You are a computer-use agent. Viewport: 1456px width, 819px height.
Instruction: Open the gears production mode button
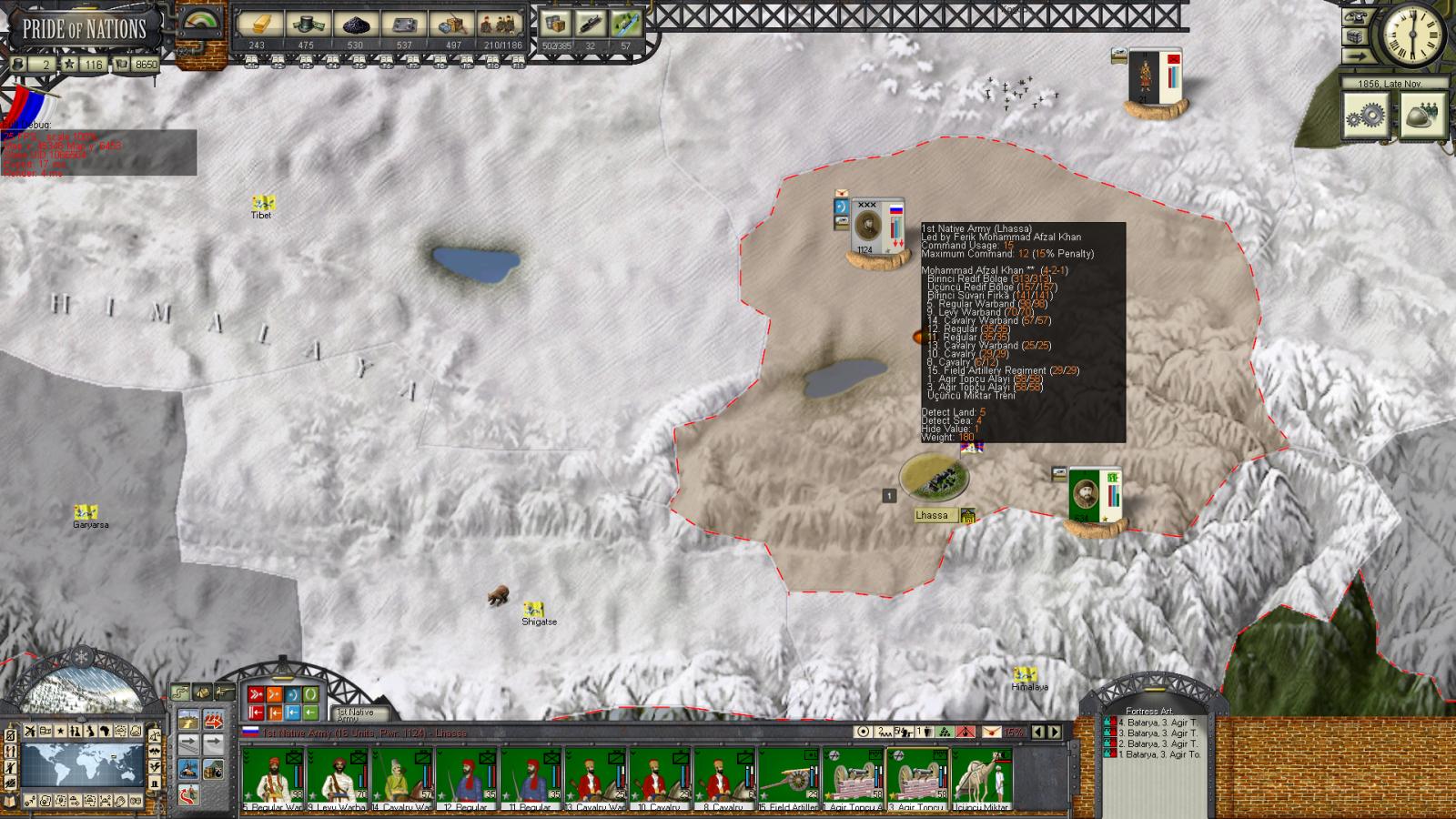1366,116
